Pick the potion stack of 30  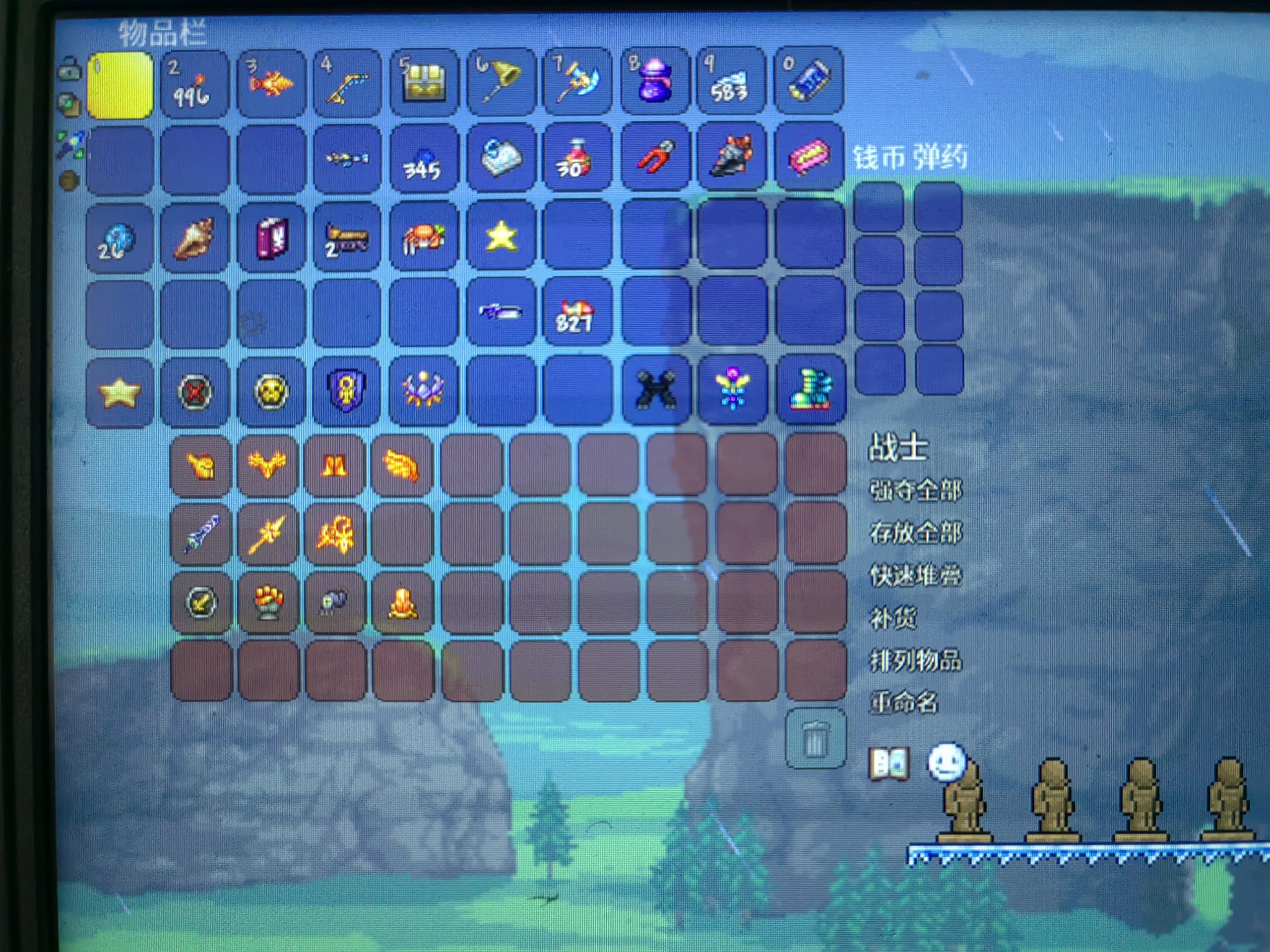coord(577,157)
